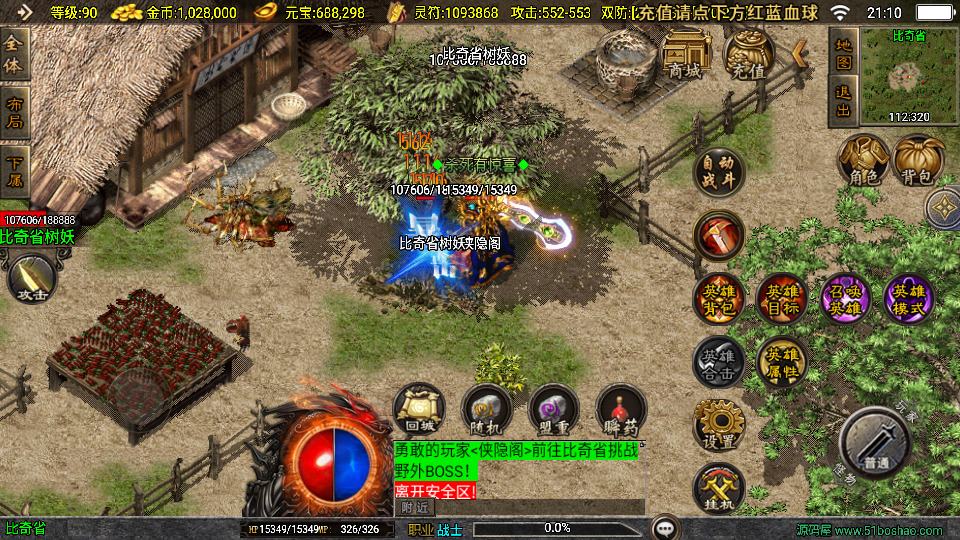Image resolution: width=960 pixels, height=540 pixels.
Task: Open the 英雄背包 hero bag
Action: 718,299
